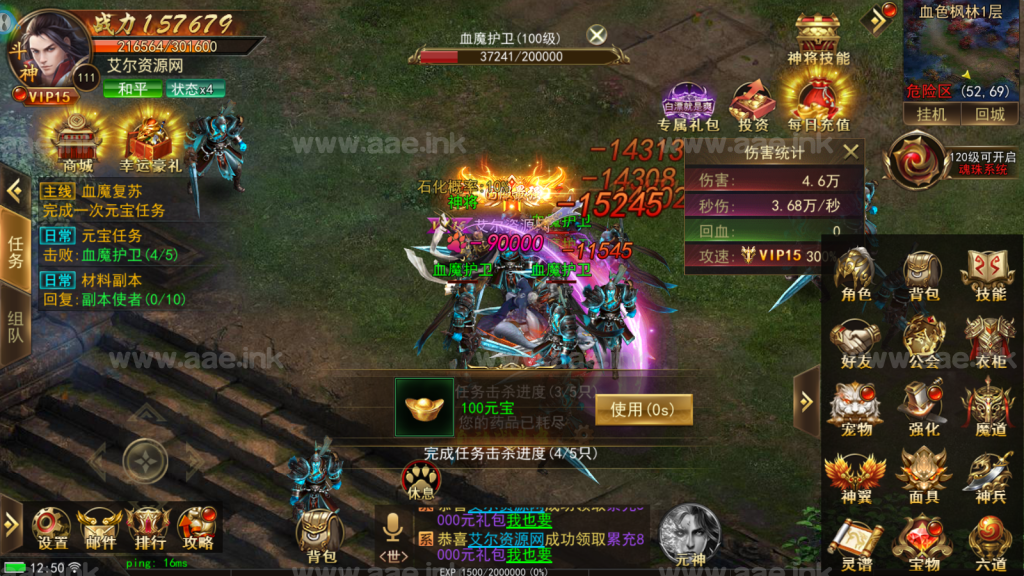Open the 公会 guild menu
Viewport: 1024px width, 576px height.
923,343
